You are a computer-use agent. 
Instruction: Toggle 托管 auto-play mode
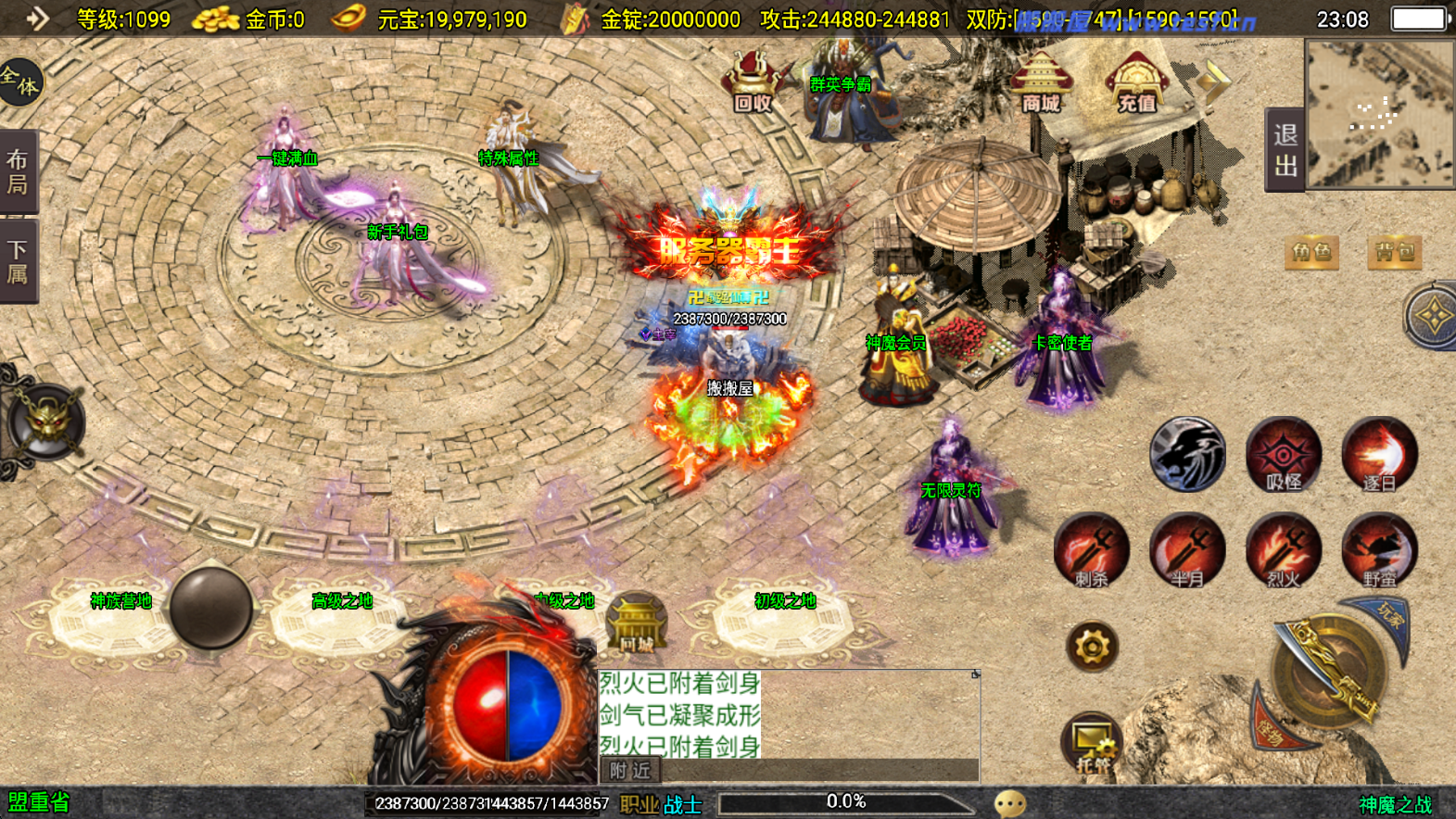click(1092, 743)
